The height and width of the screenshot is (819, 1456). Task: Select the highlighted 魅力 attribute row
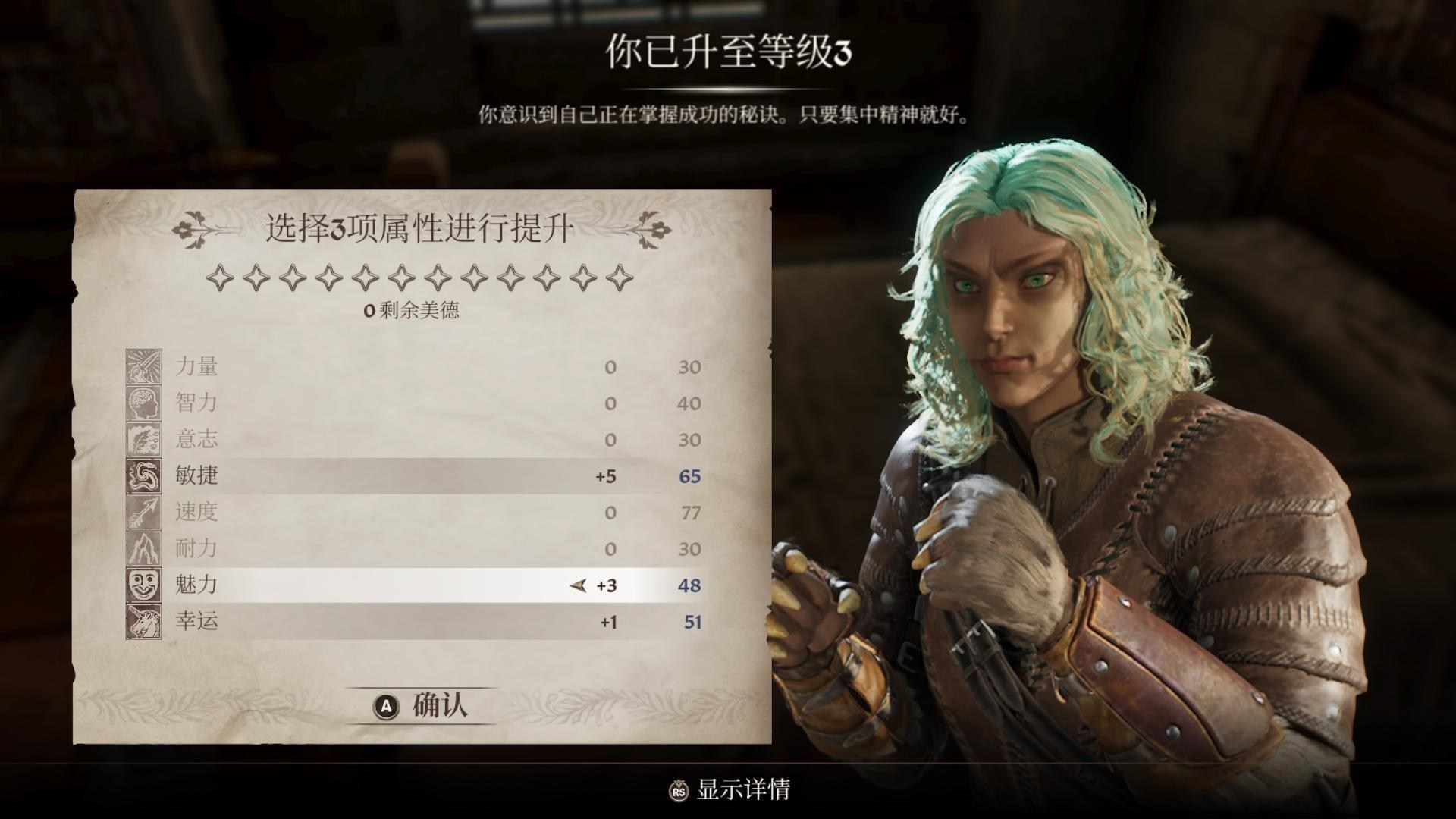tap(417, 585)
